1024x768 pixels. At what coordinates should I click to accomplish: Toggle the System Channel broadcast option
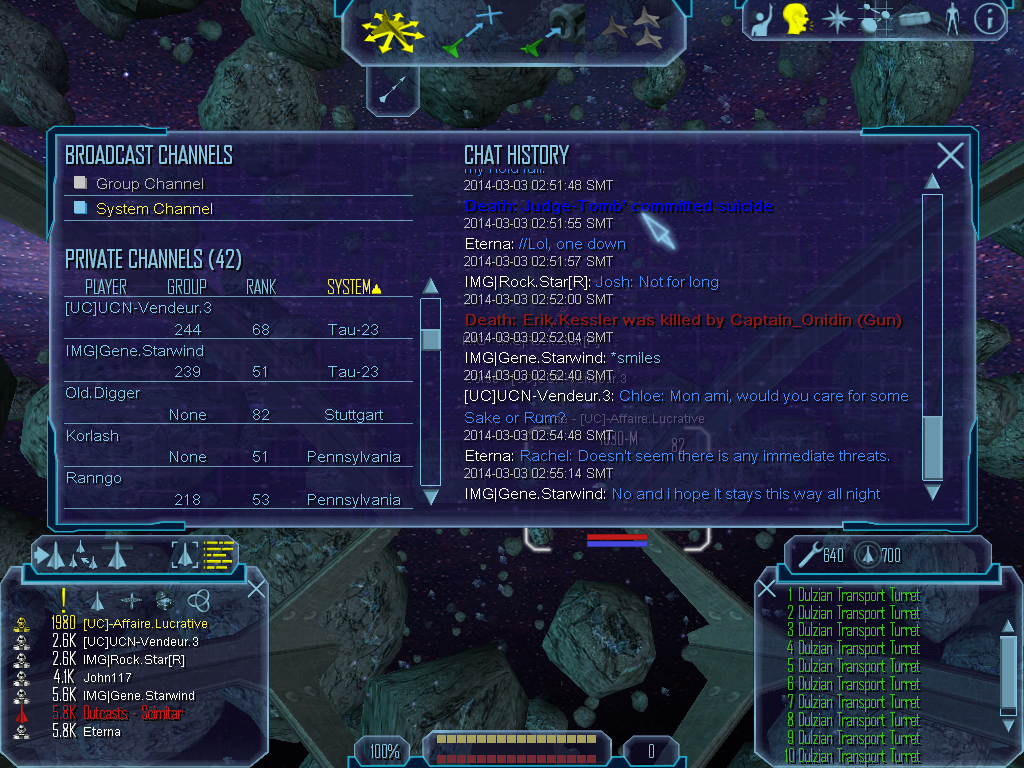[x=81, y=208]
